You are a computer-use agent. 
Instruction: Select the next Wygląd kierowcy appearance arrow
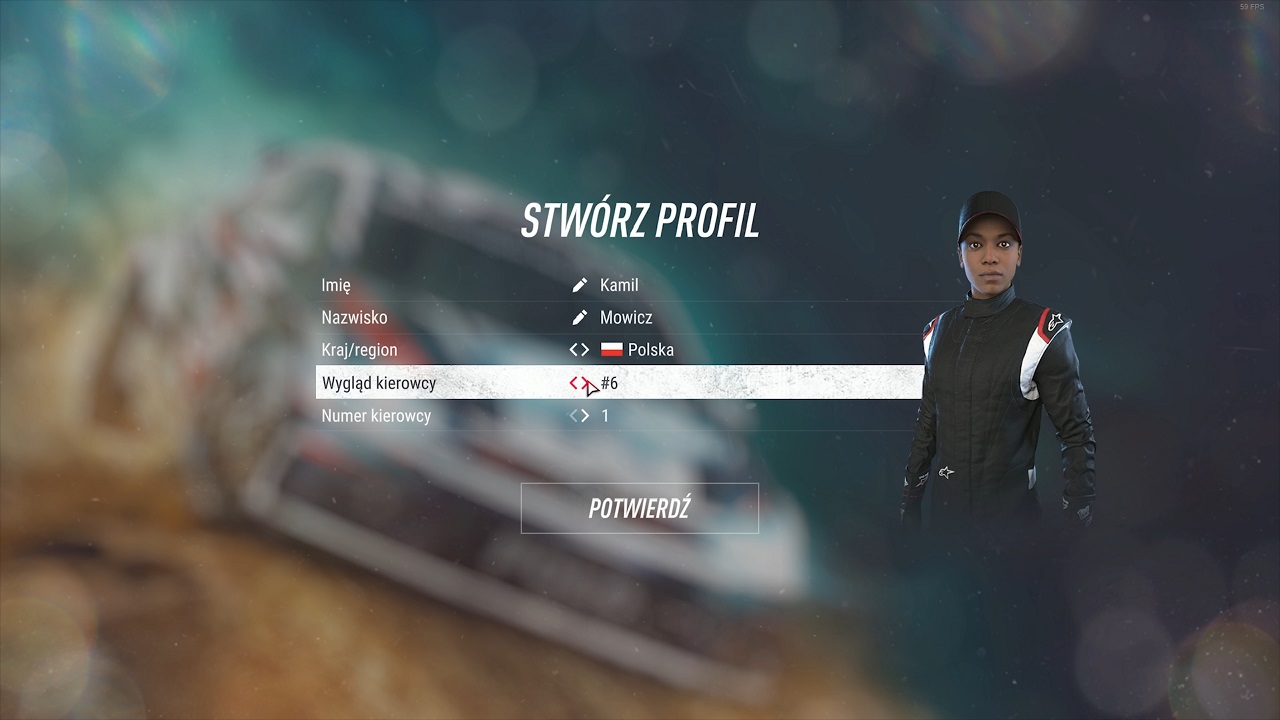[586, 383]
